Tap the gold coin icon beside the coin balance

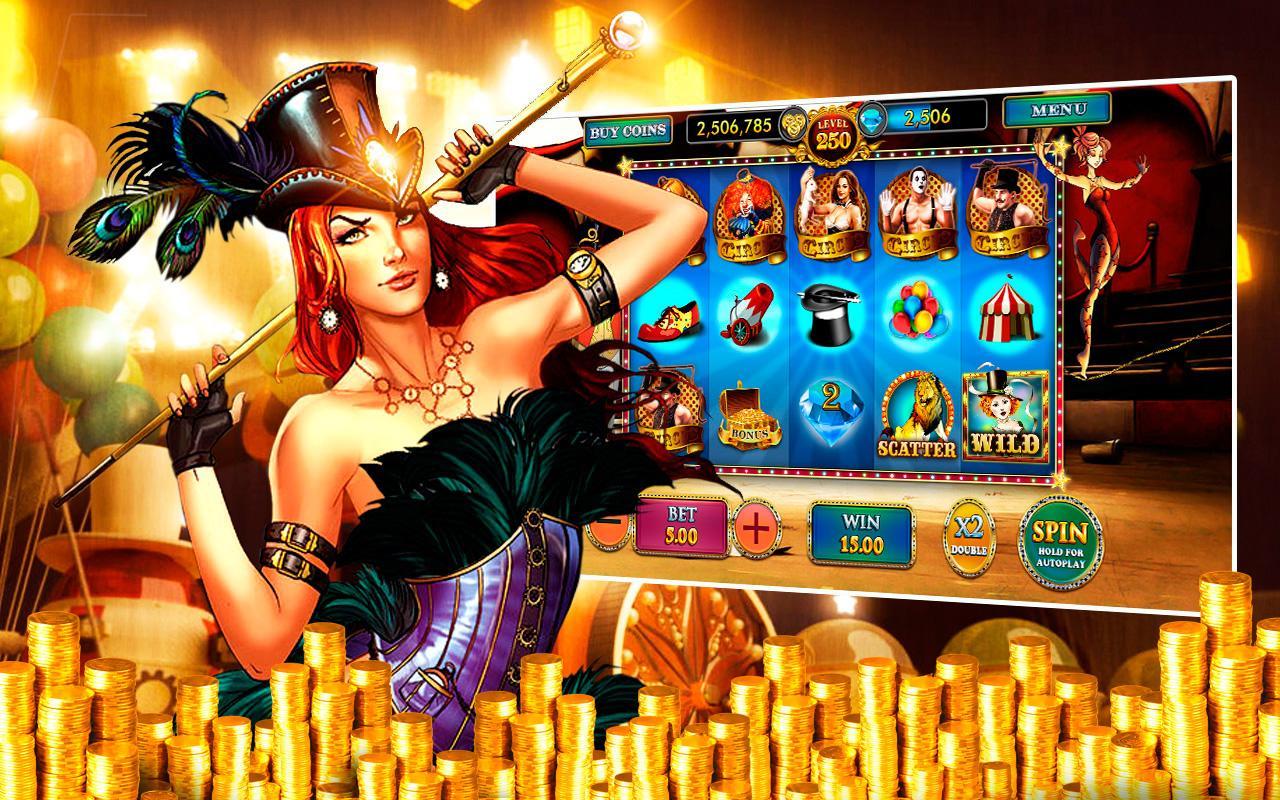(793, 121)
